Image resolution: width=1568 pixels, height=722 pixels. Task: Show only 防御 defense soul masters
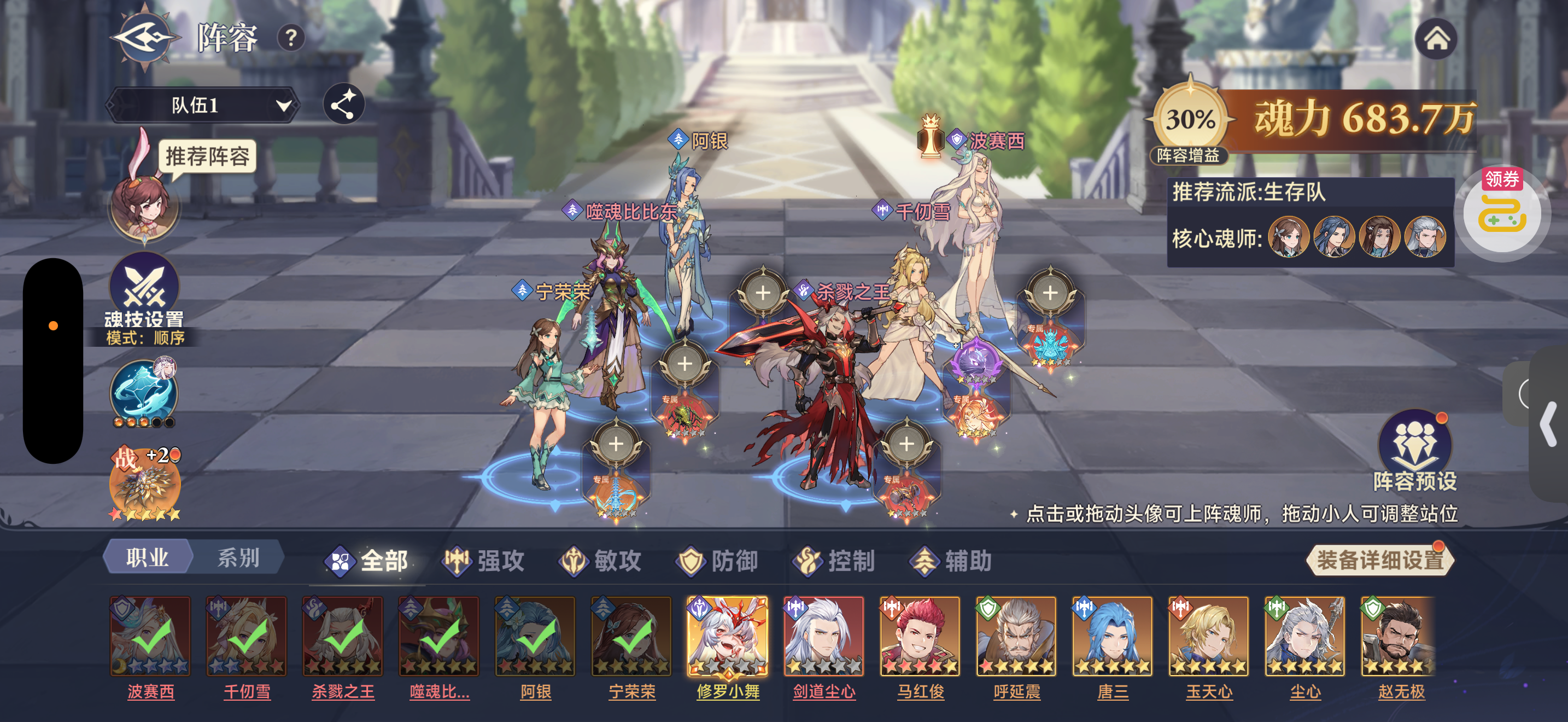tap(718, 561)
